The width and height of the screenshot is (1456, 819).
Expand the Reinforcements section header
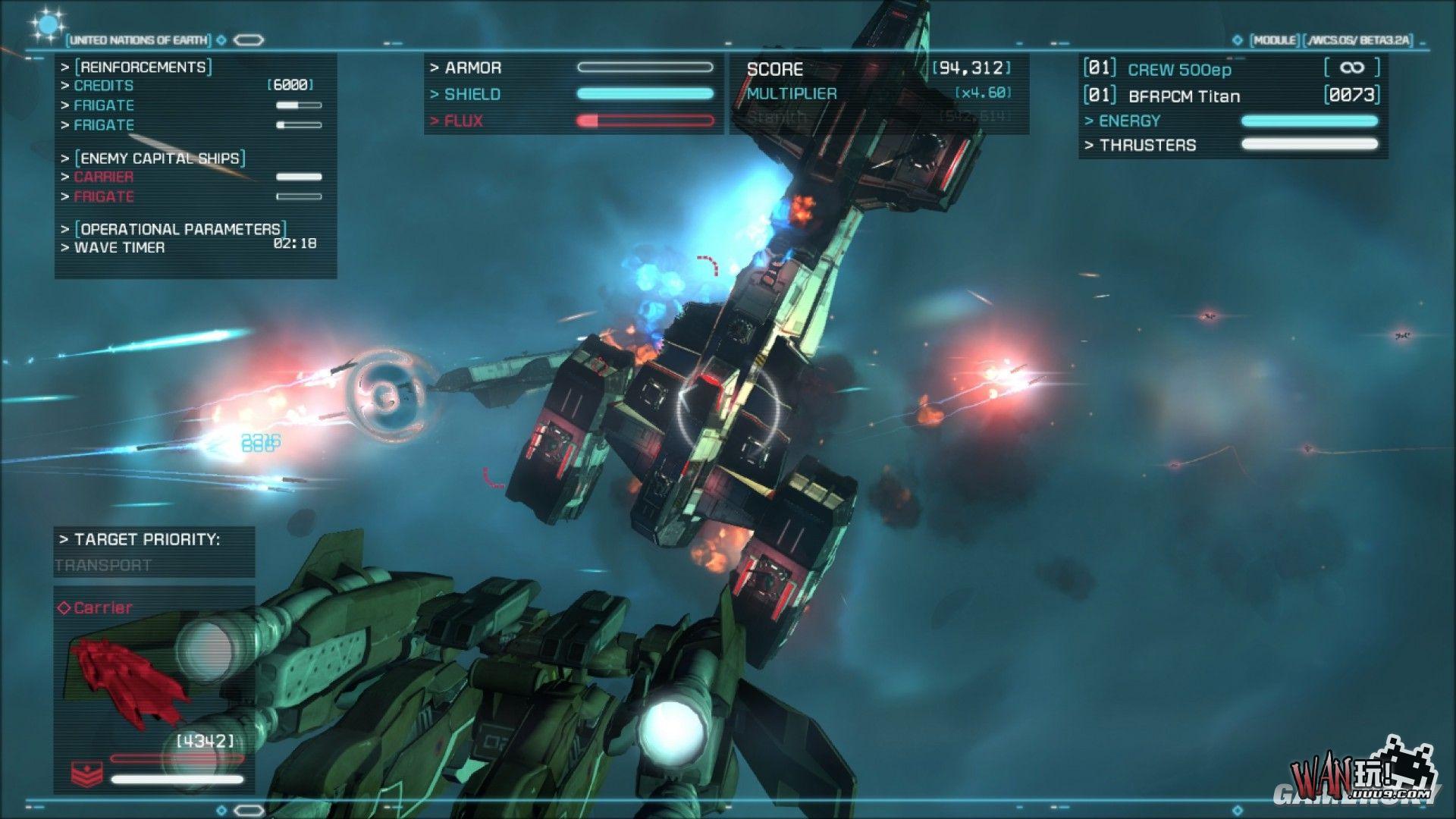[x=143, y=67]
